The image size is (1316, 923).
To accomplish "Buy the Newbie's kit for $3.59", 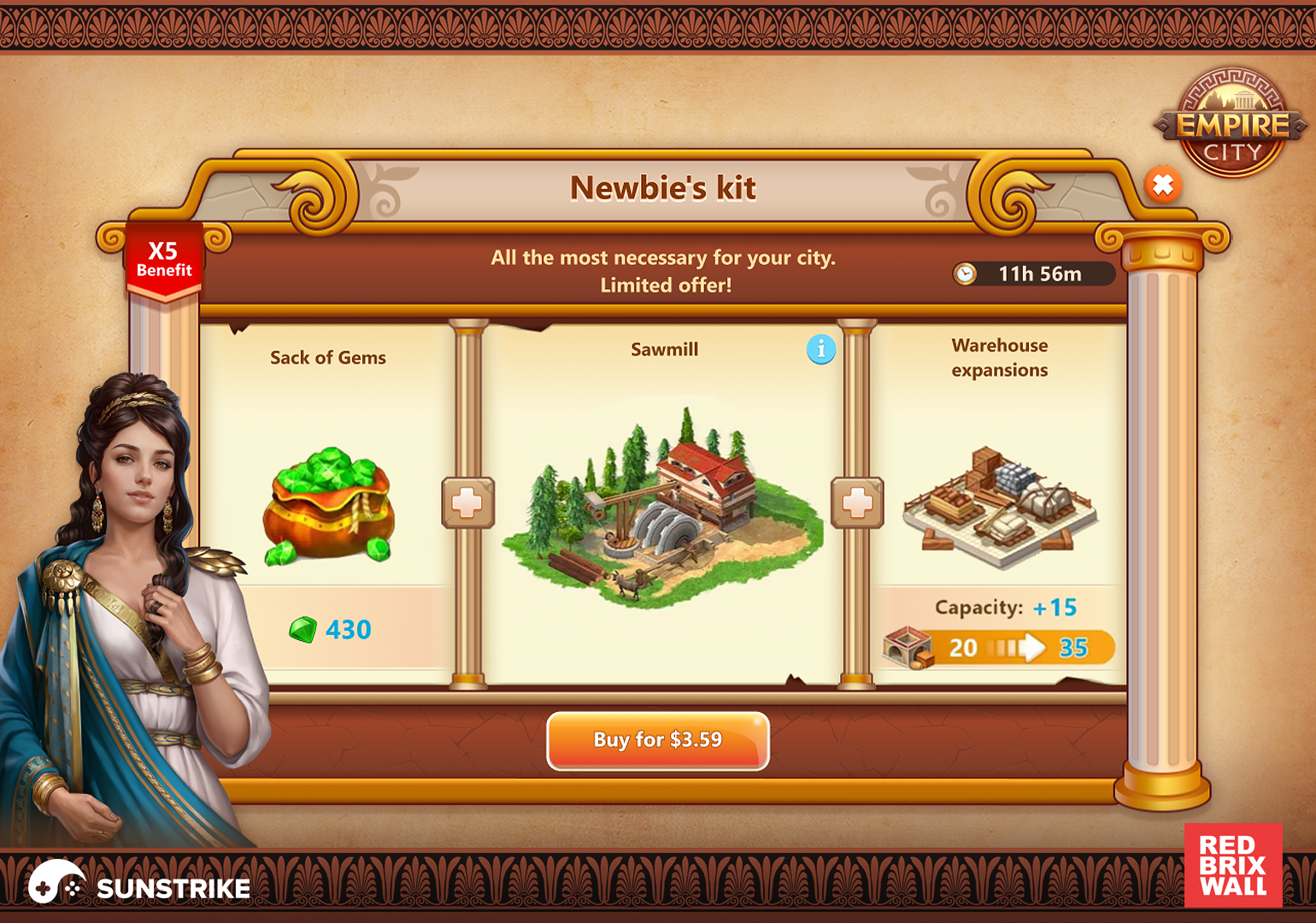I will 657,740.
